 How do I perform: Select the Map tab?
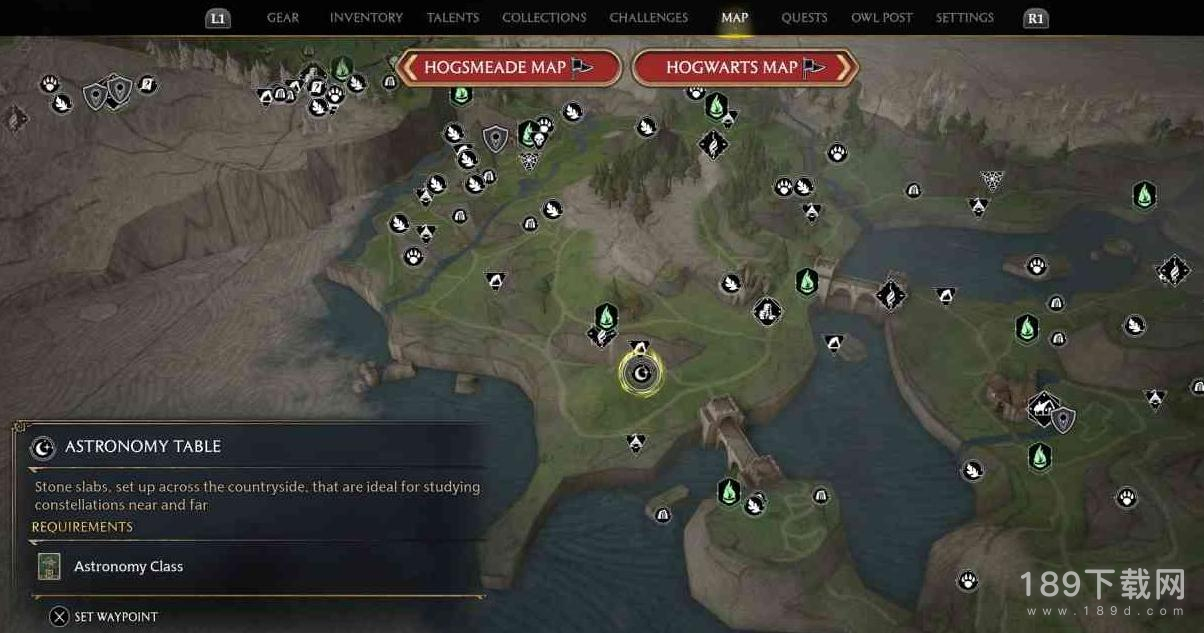[735, 18]
